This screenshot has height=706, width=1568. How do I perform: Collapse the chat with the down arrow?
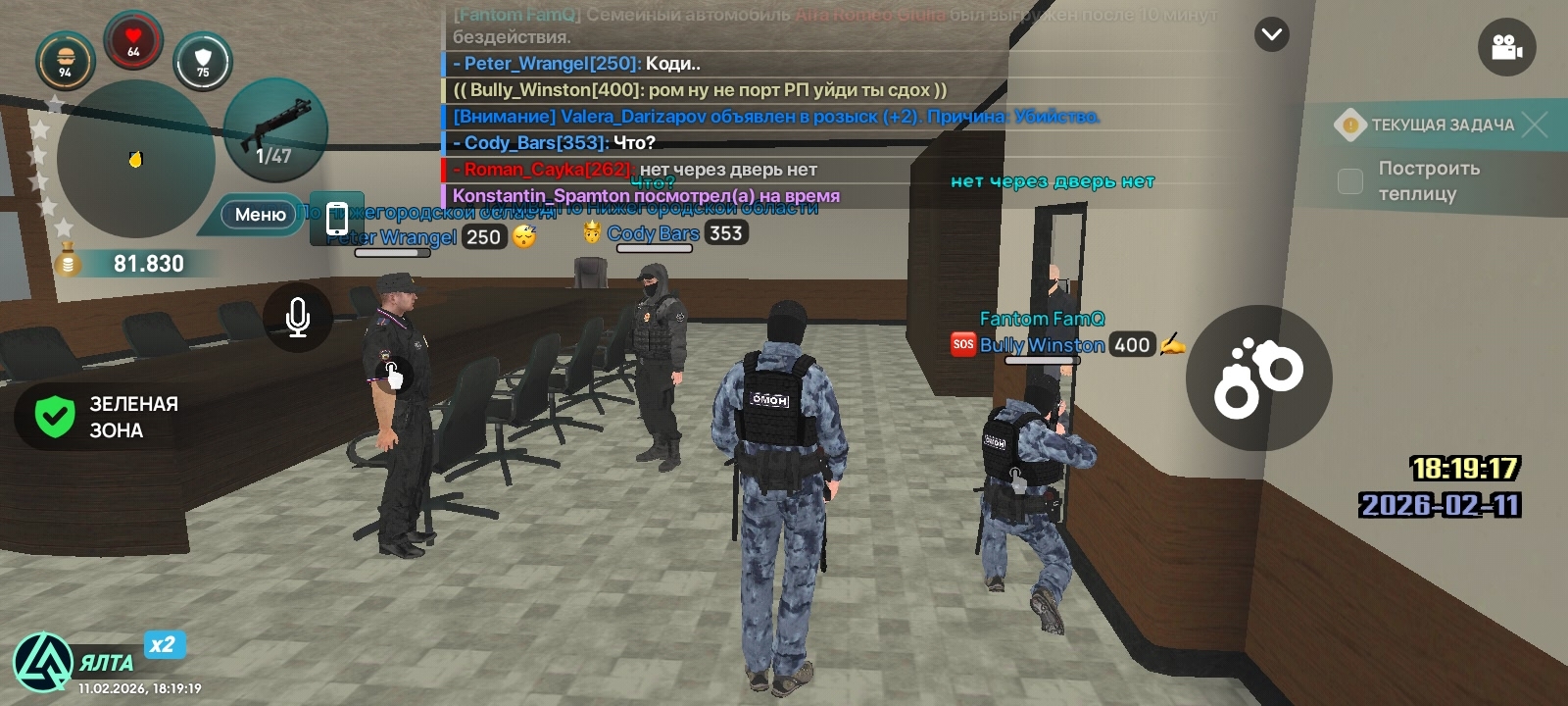(1272, 35)
